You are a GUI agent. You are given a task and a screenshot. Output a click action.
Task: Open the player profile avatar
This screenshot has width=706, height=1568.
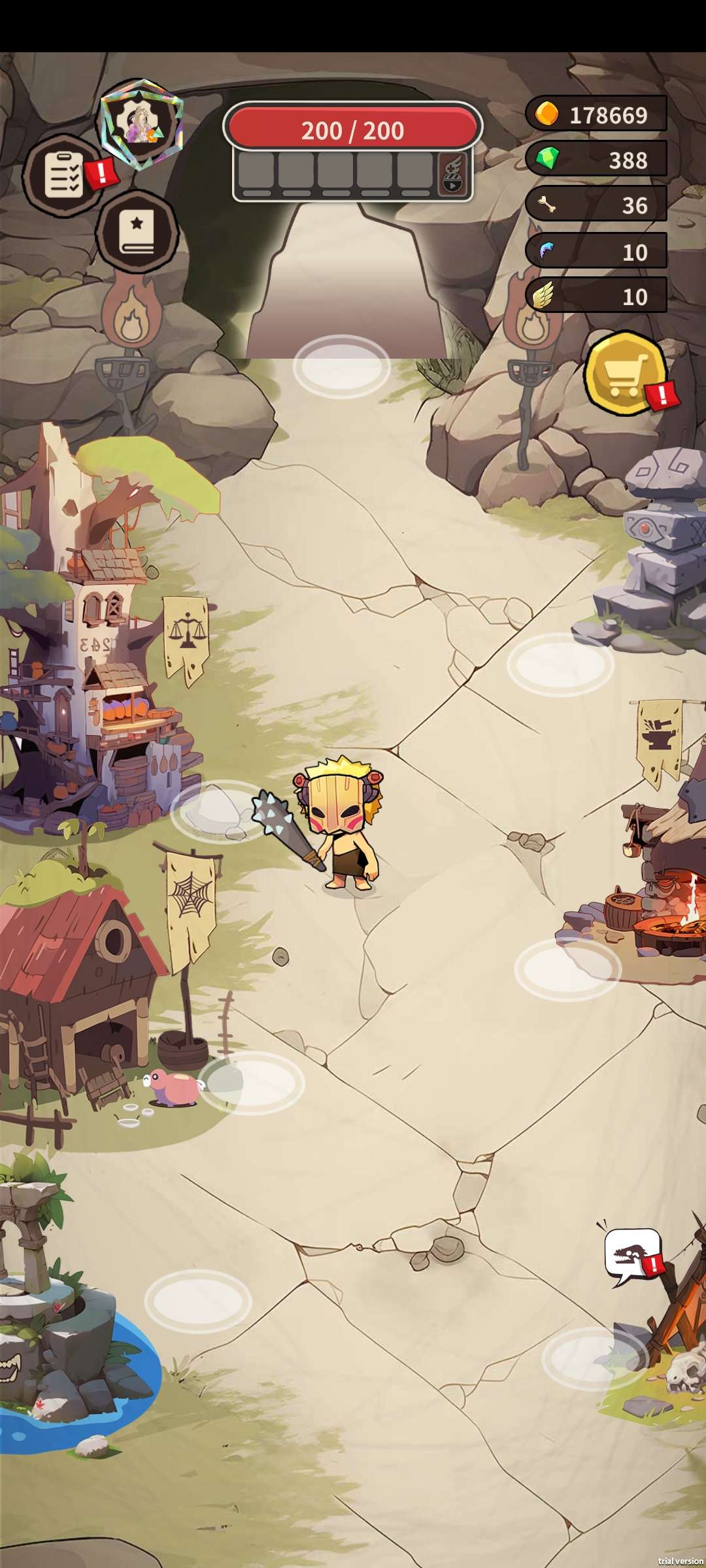tap(141, 124)
